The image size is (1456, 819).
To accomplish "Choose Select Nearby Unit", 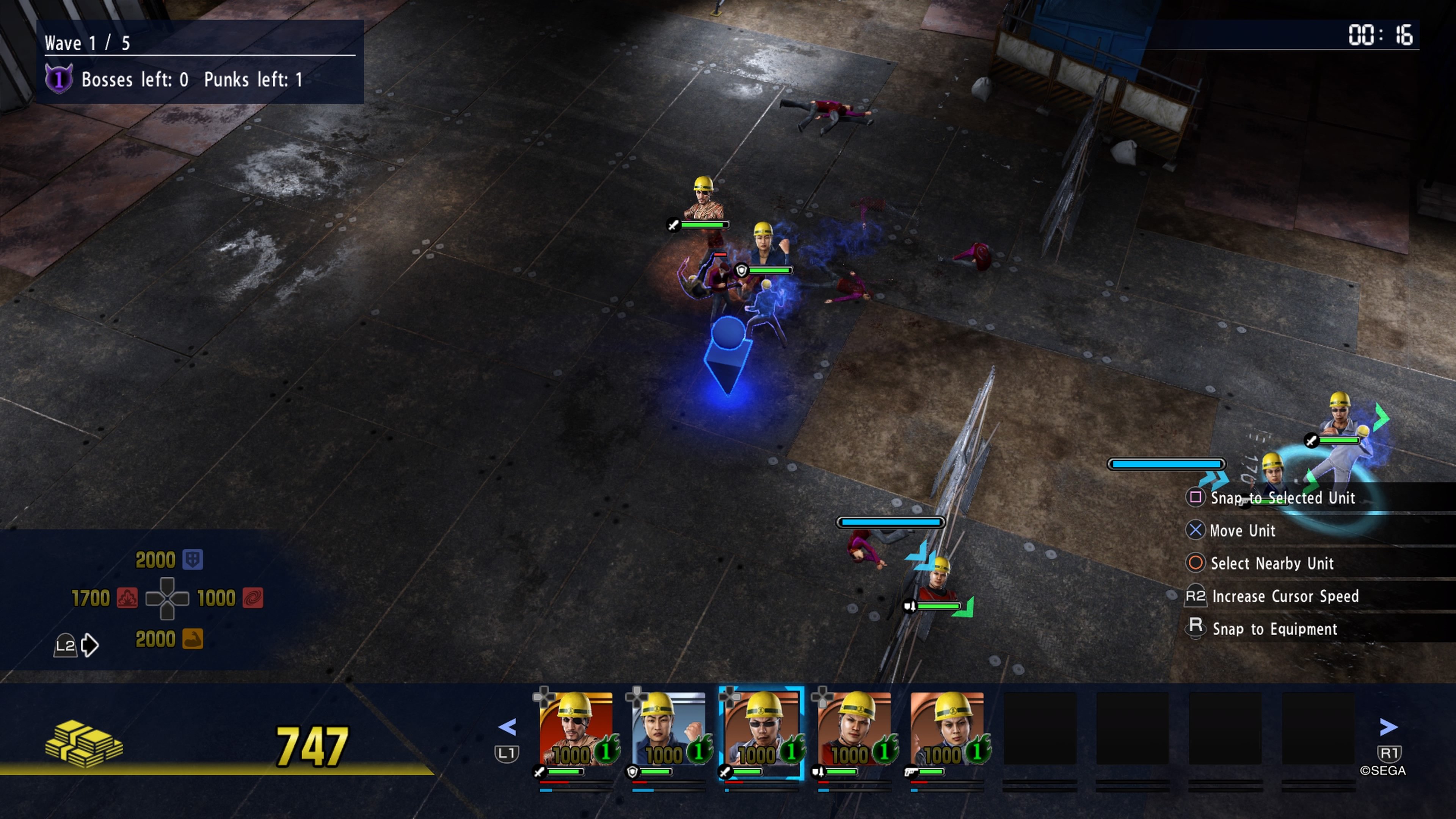I will point(1272,563).
